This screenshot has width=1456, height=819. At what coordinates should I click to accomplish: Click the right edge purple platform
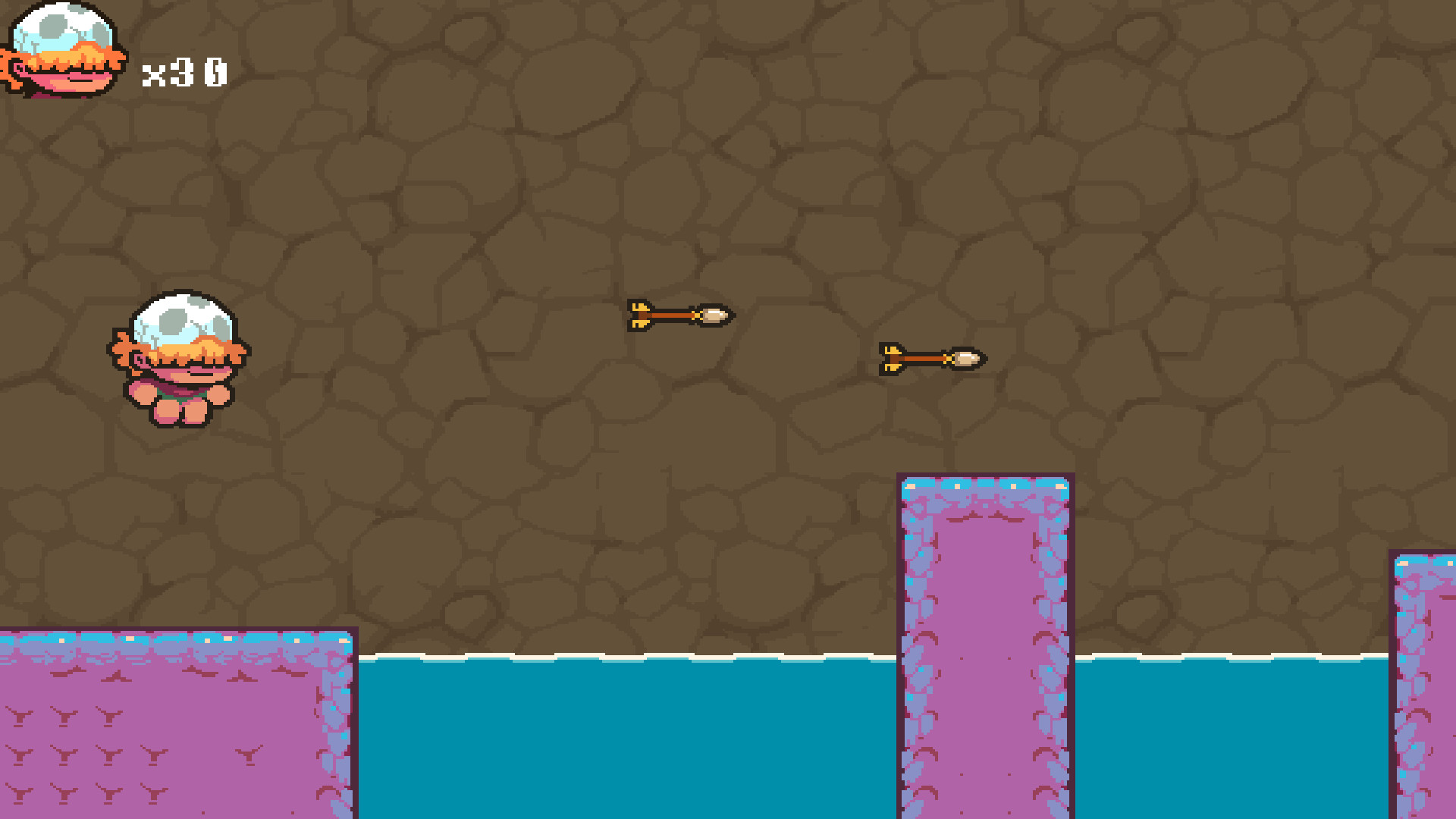tap(1426, 682)
